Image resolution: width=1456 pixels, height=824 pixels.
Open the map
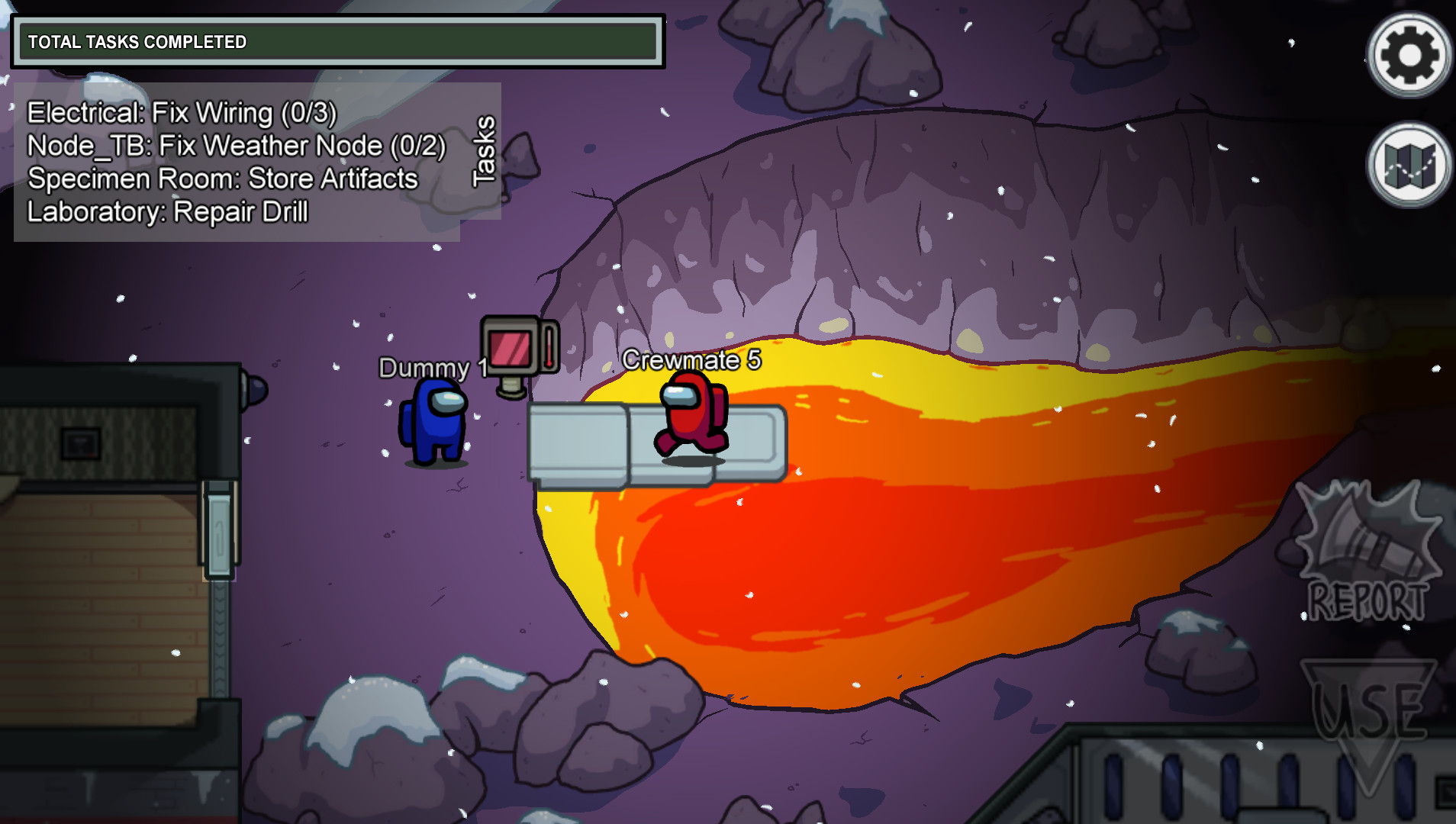tap(1409, 165)
